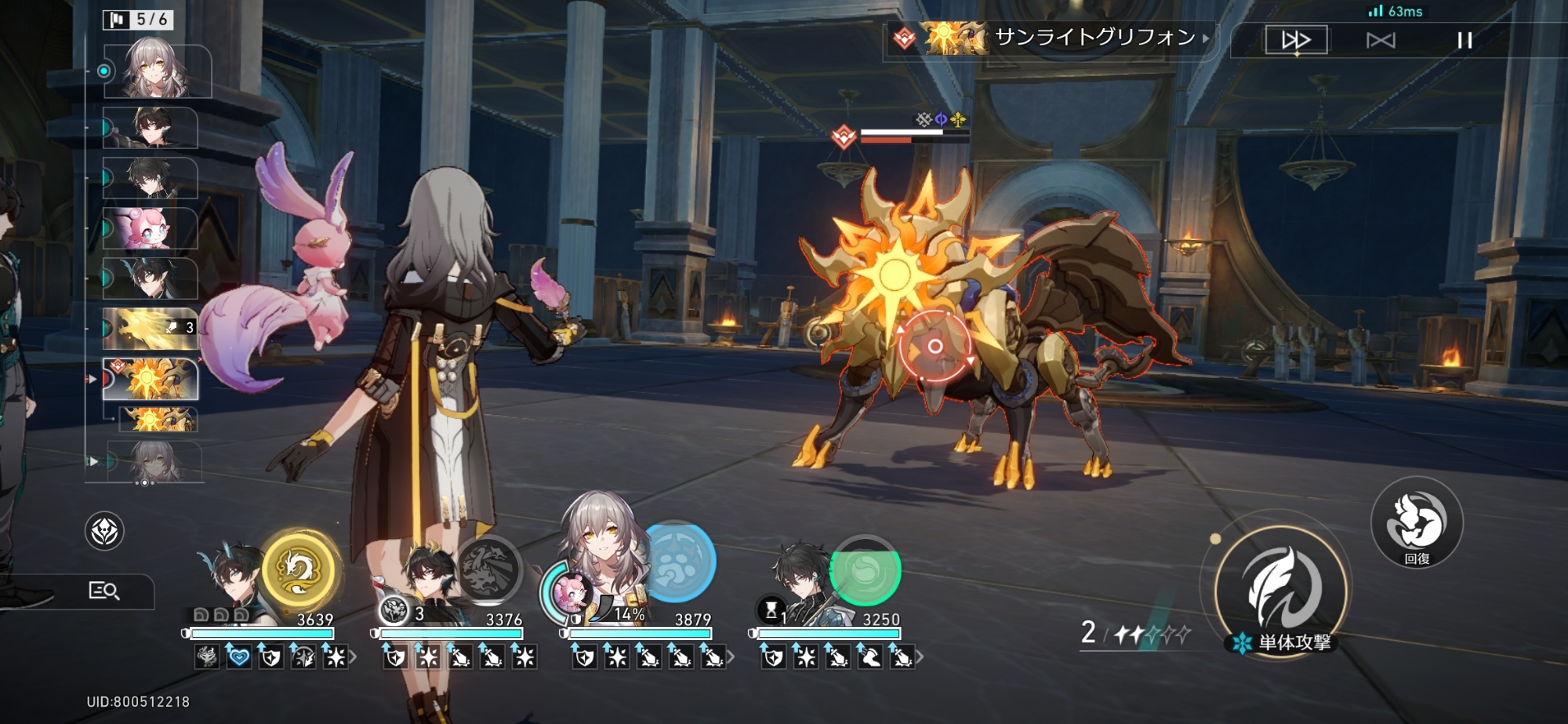Open the battle details magnifier list
This screenshot has width=1568, height=724.
point(103,591)
